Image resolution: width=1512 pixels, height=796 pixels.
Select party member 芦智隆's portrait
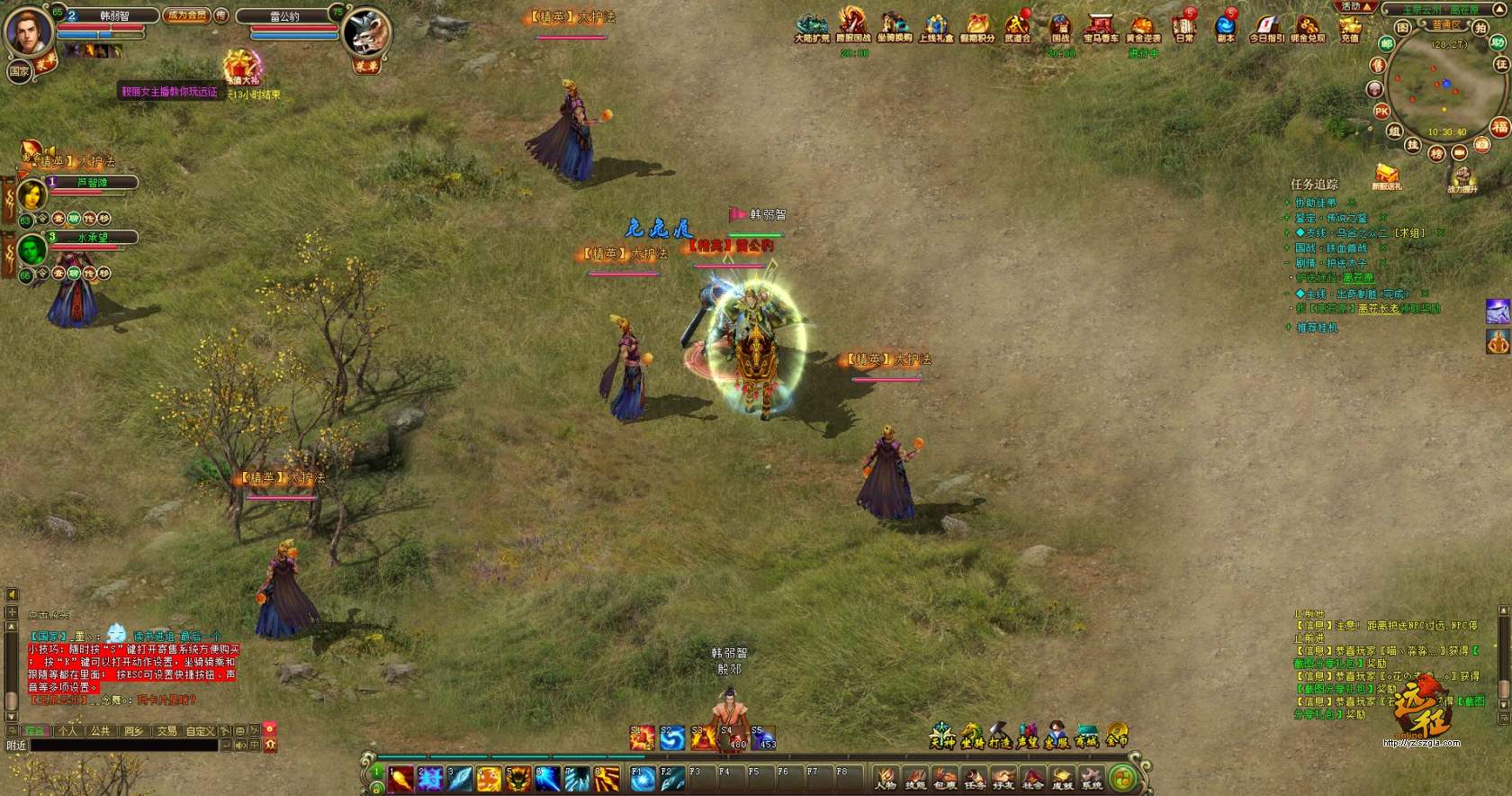(x=31, y=194)
